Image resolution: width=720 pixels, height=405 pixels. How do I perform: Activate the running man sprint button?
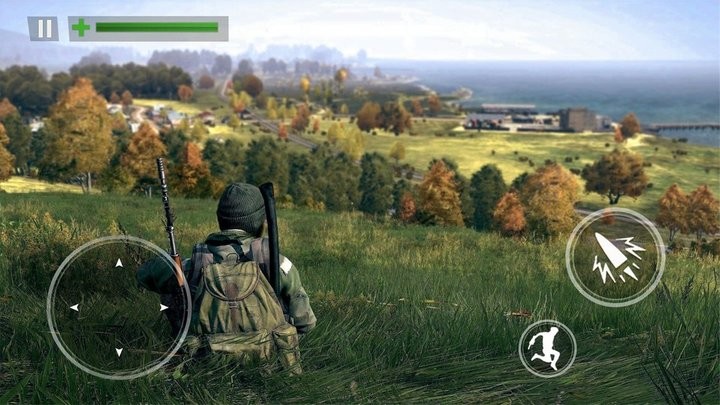point(547,349)
